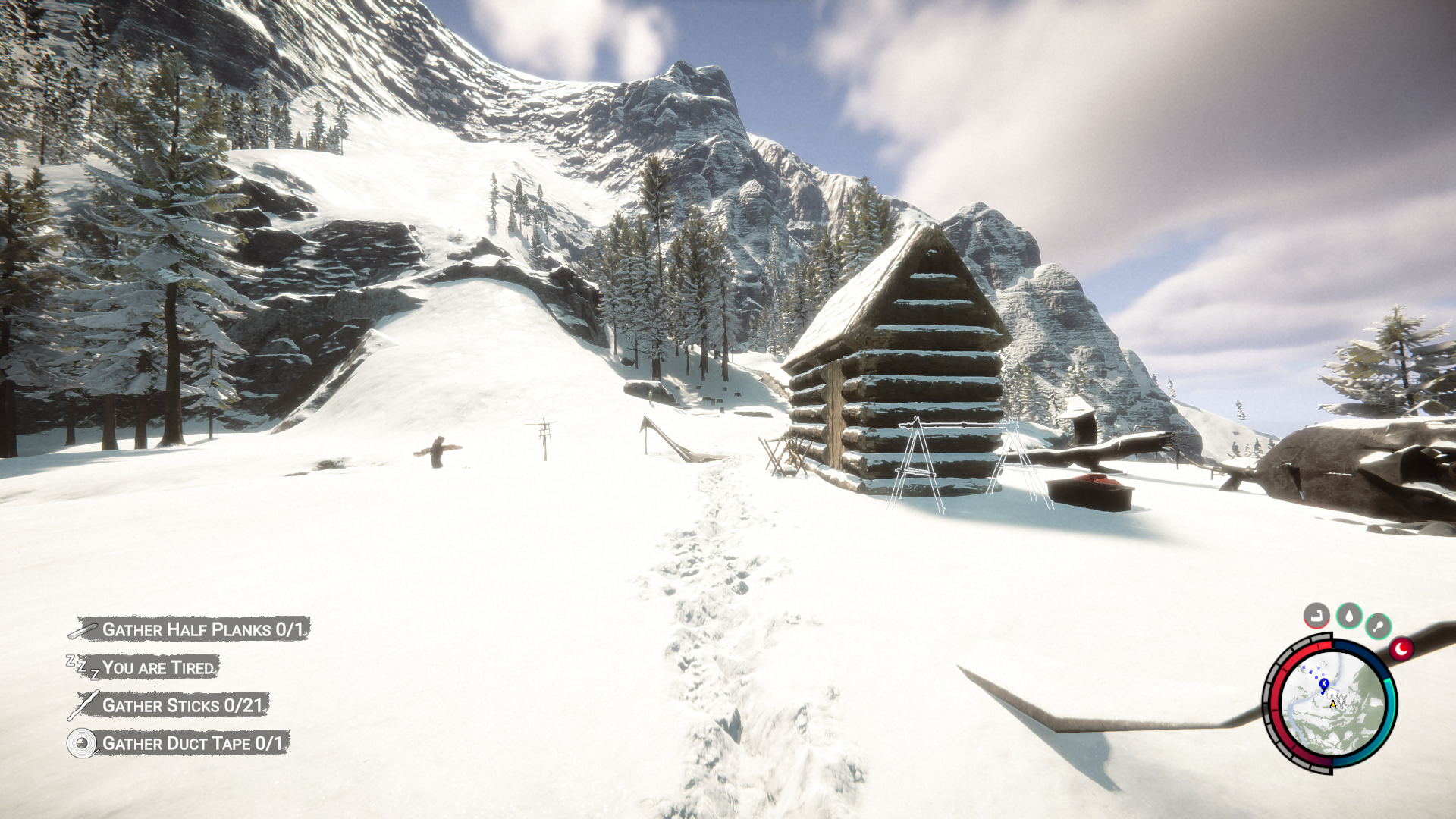Click the red crescent moon rest icon

(x=1401, y=649)
